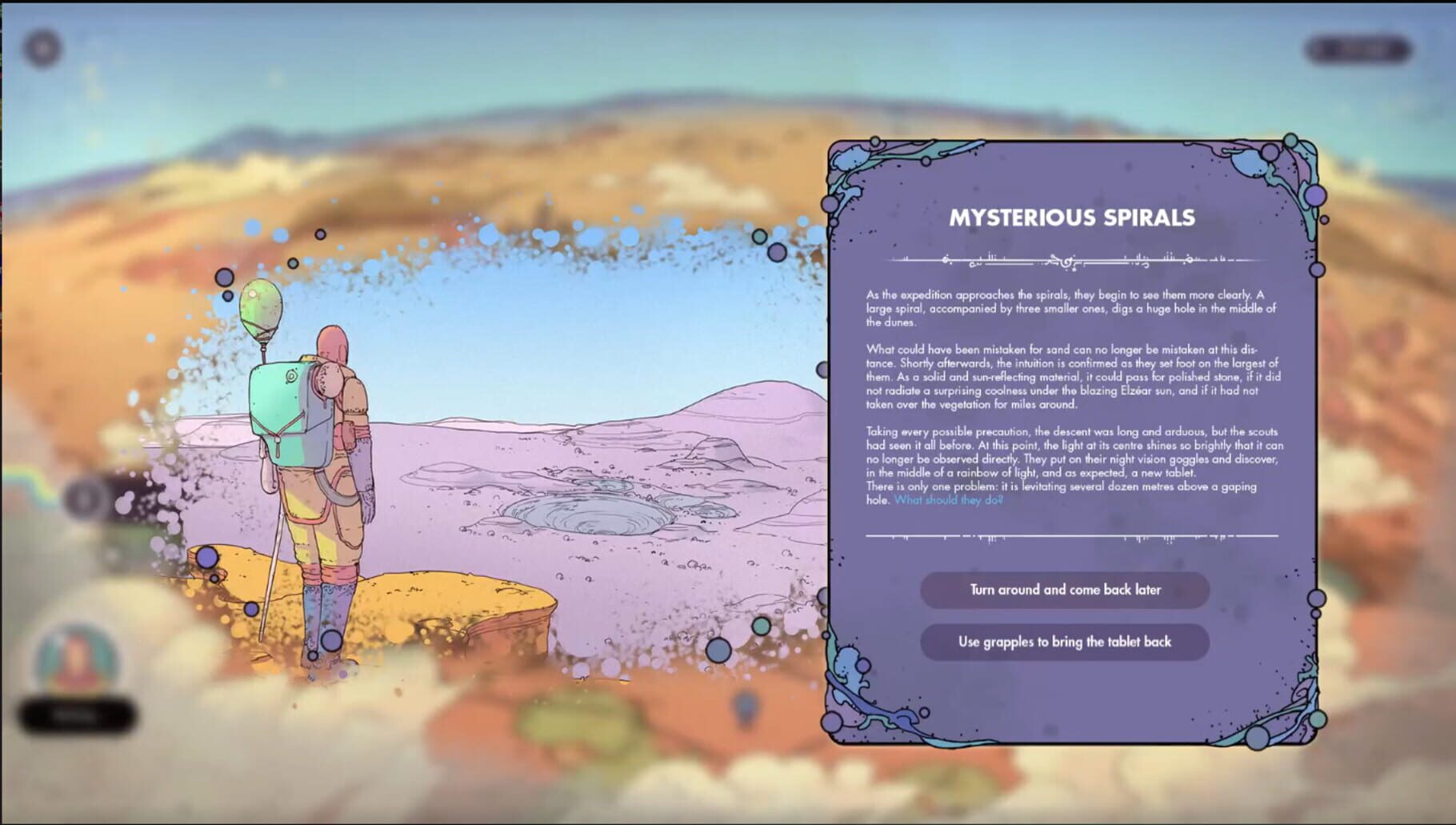Choose 'Use grapples to bring the tablet back'

pos(1064,642)
